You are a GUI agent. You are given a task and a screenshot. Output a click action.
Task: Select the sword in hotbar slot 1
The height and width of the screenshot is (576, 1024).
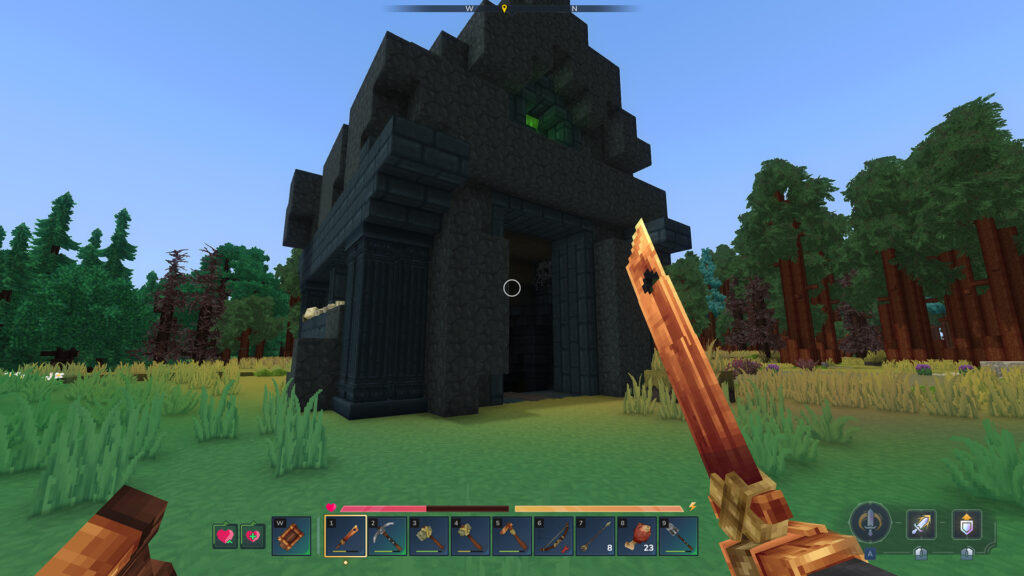[344, 536]
